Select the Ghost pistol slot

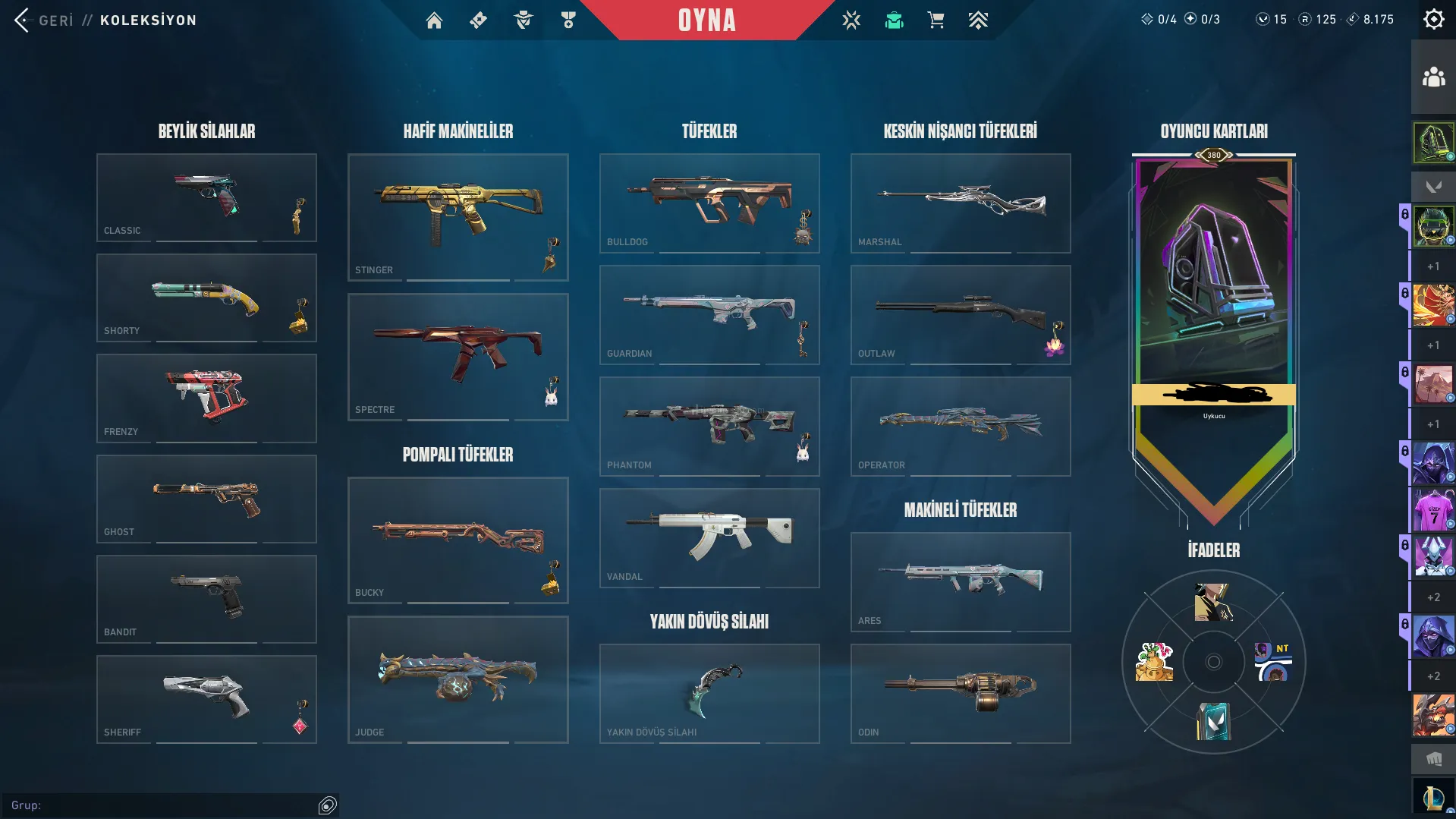click(x=206, y=499)
